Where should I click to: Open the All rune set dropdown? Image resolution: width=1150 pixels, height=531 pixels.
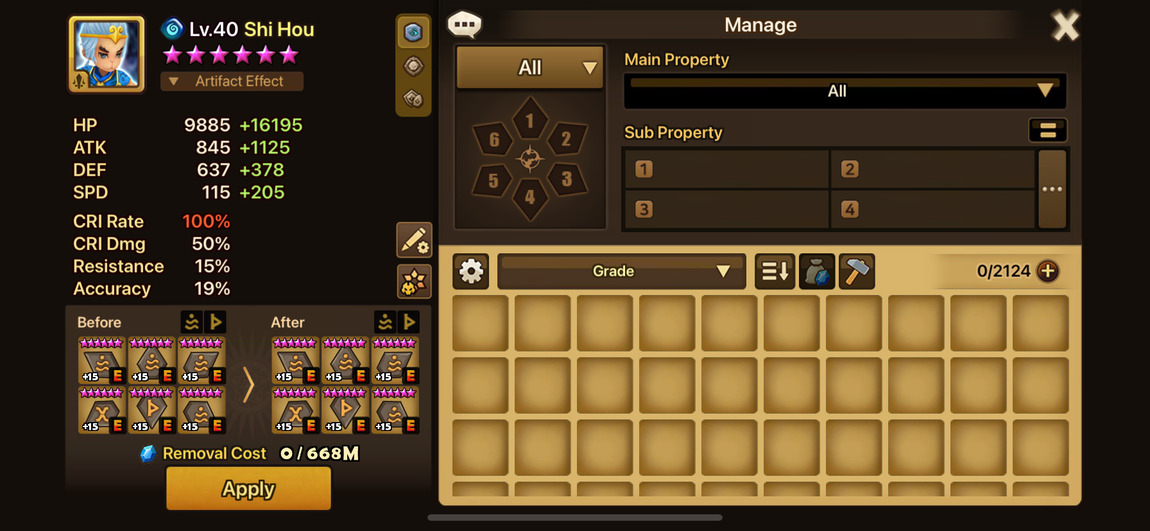[x=530, y=68]
